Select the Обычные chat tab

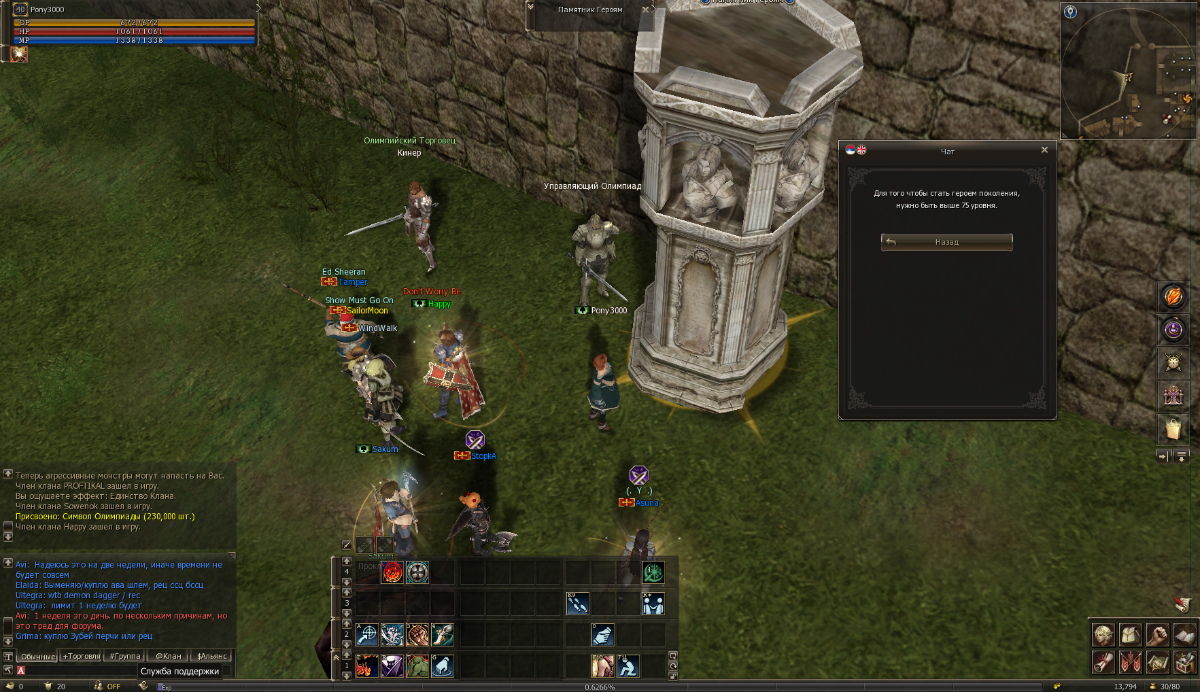coord(38,656)
